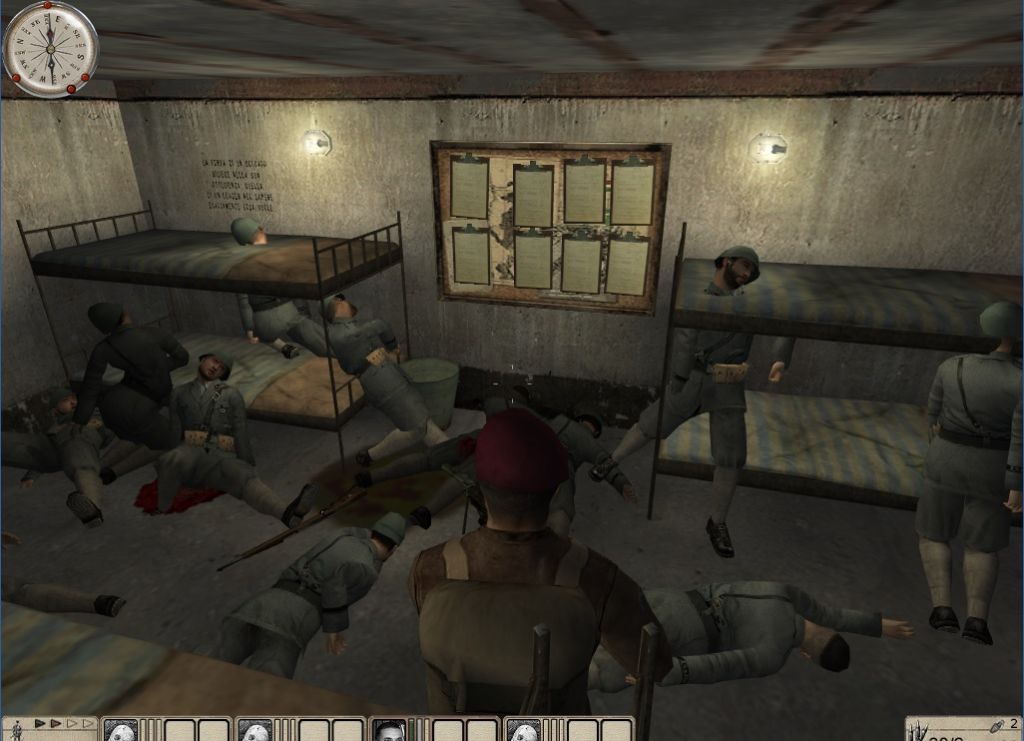
Task: Select the dark-haired soldier's portrait
Action: pos(388,730)
